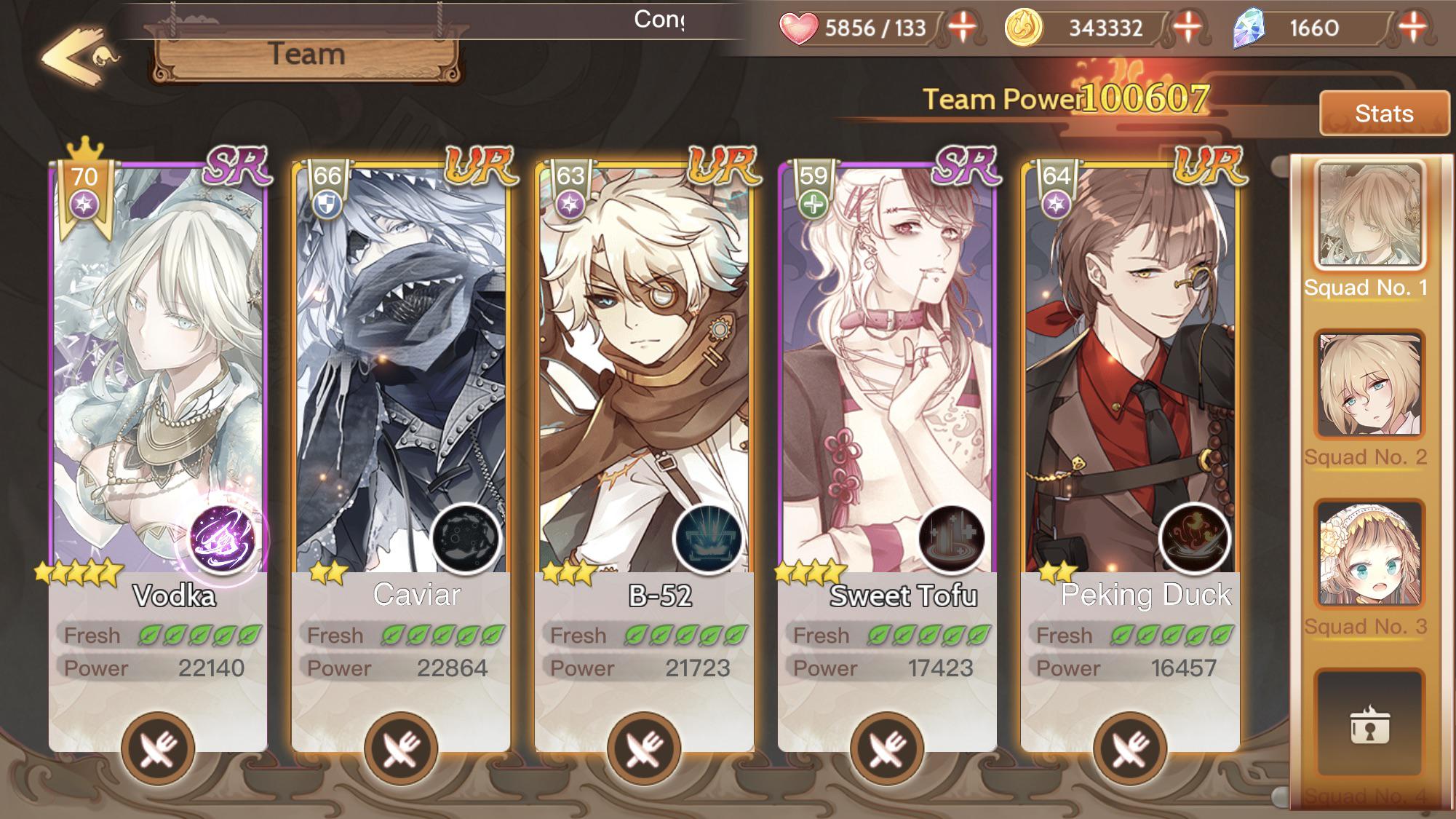Open the Stats panel

1383,114
